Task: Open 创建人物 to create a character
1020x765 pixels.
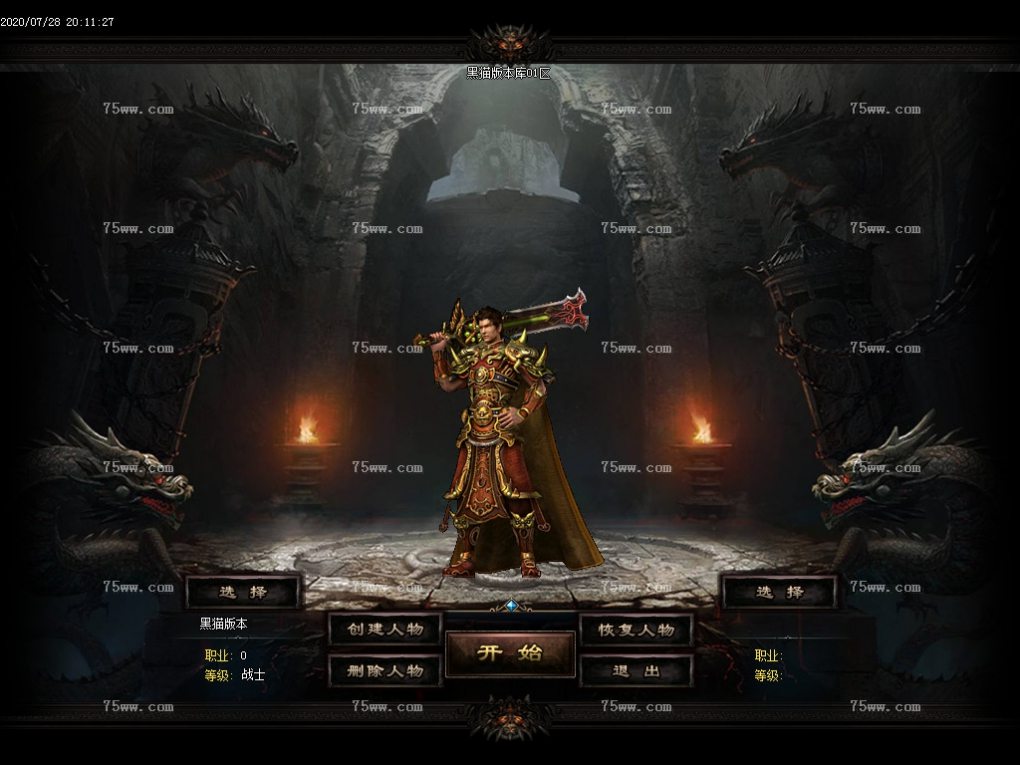Action: click(385, 629)
